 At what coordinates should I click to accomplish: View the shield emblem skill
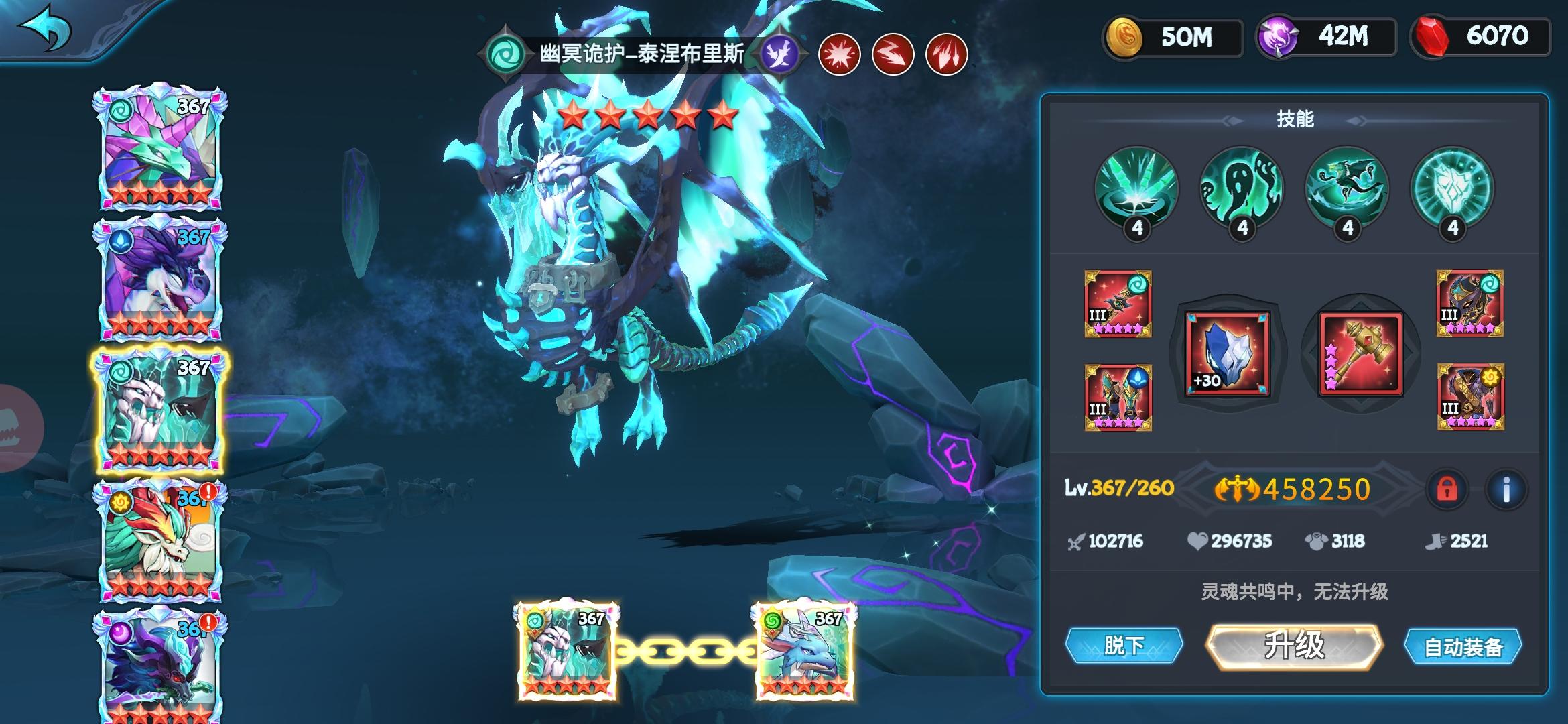1452,188
